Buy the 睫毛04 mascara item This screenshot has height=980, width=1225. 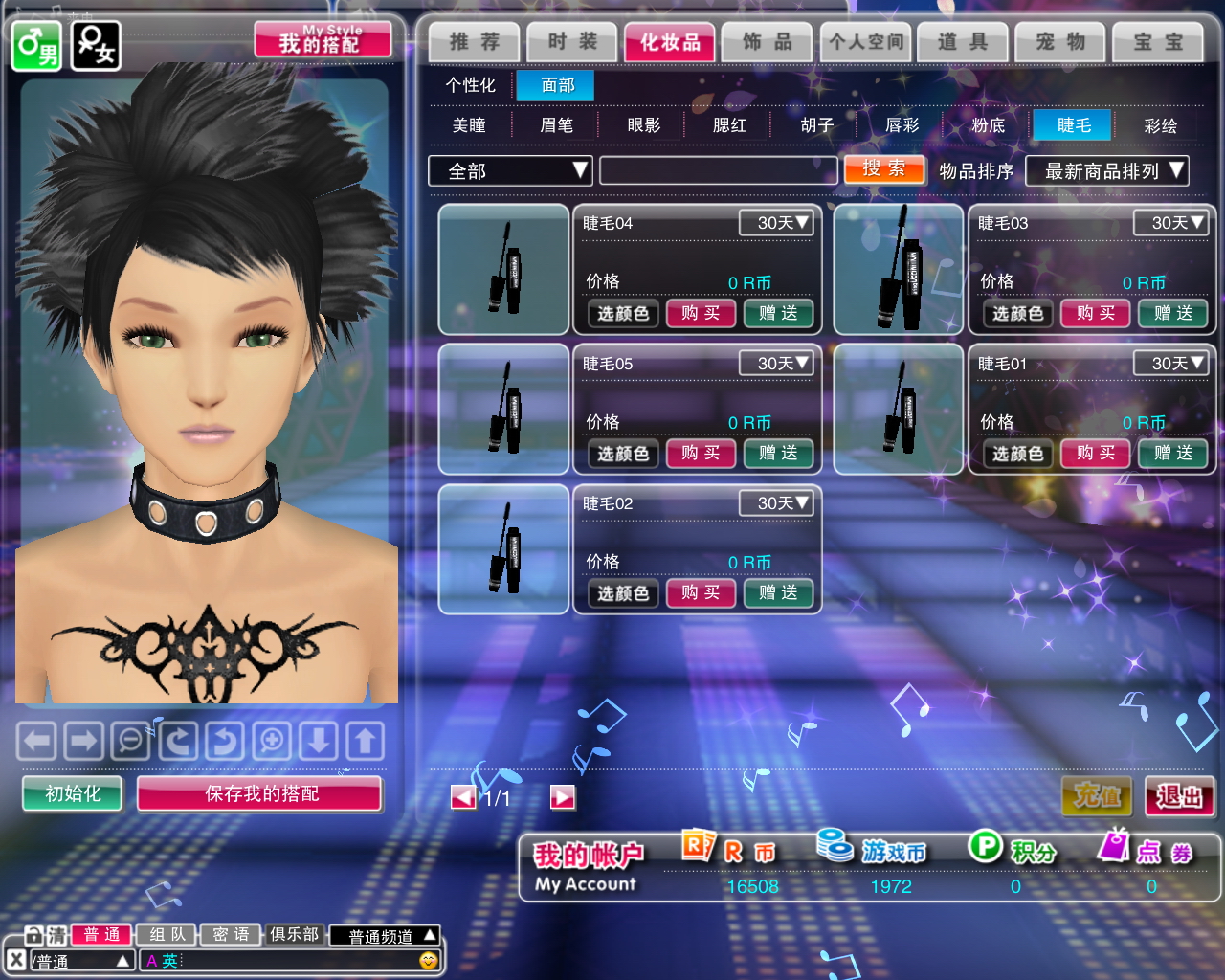point(701,313)
